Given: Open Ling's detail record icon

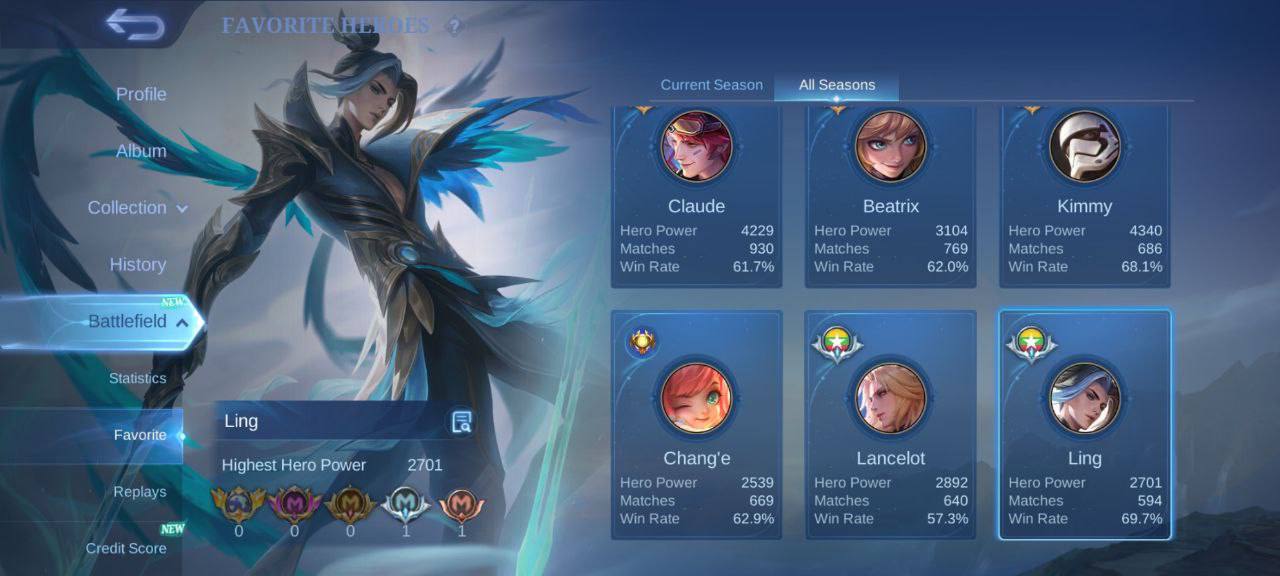Looking at the screenshot, I should 461,421.
